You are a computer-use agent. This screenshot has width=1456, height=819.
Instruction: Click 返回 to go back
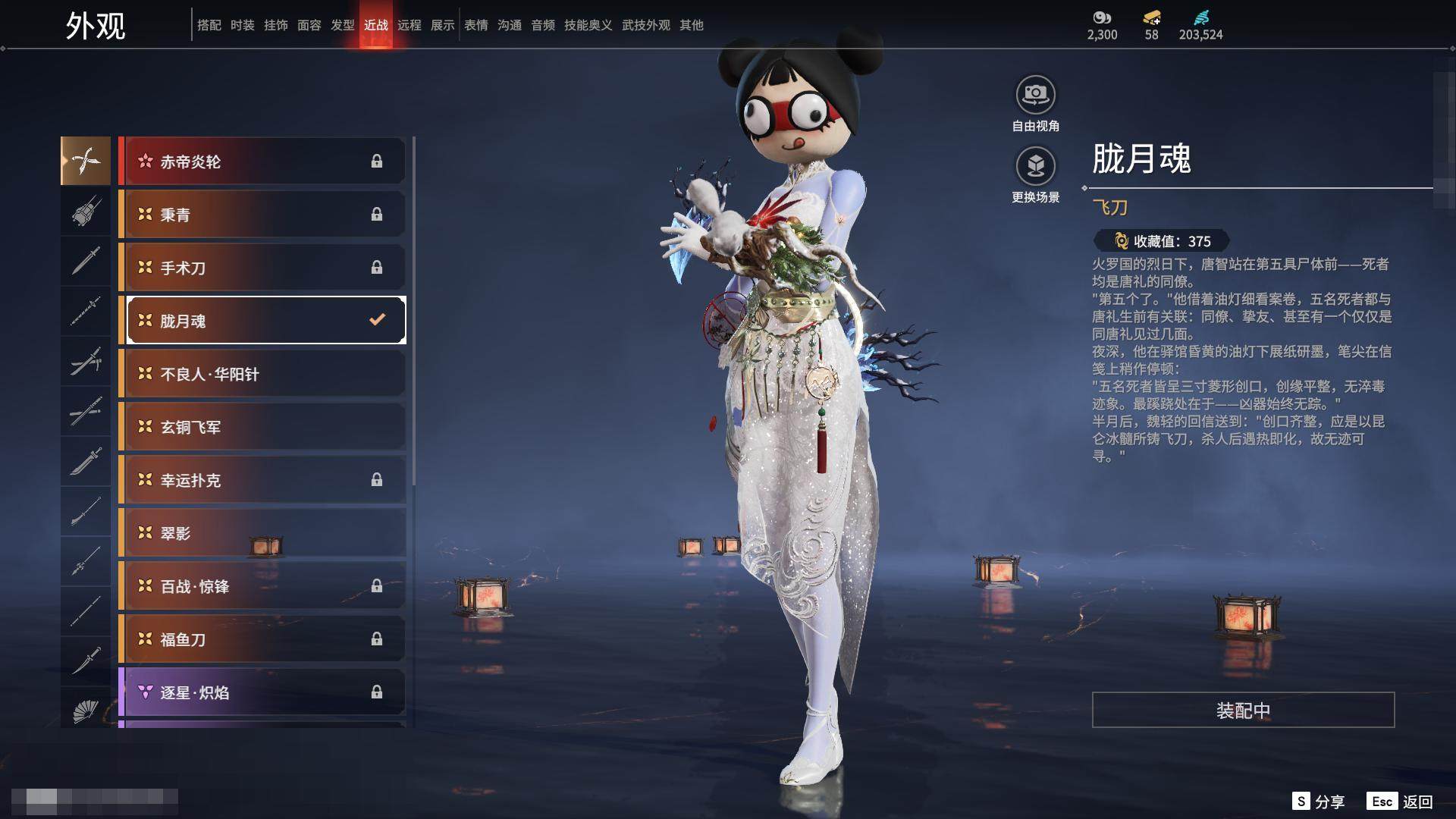1401,802
